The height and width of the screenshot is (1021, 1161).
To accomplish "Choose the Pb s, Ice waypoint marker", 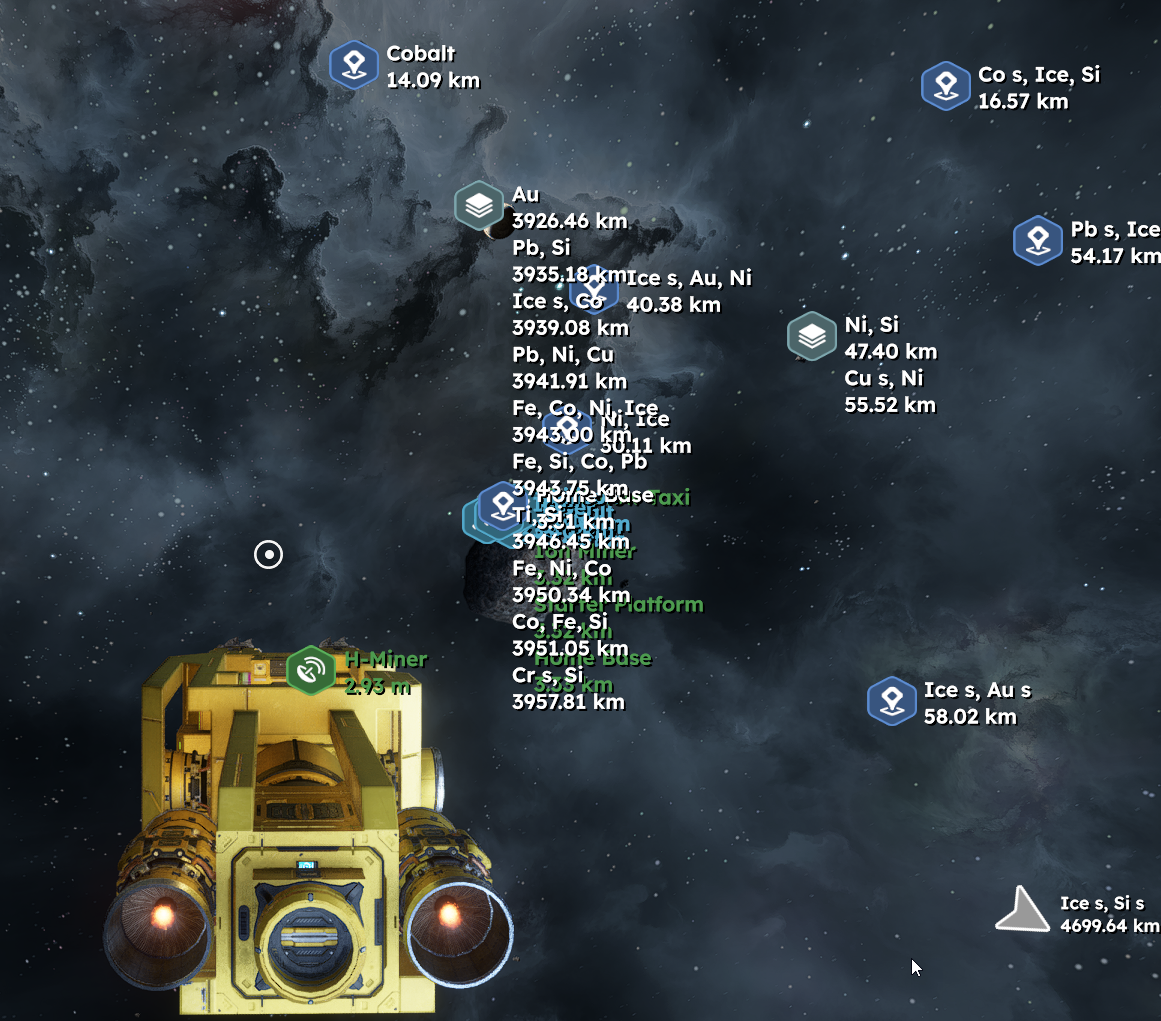I will [x=1037, y=241].
